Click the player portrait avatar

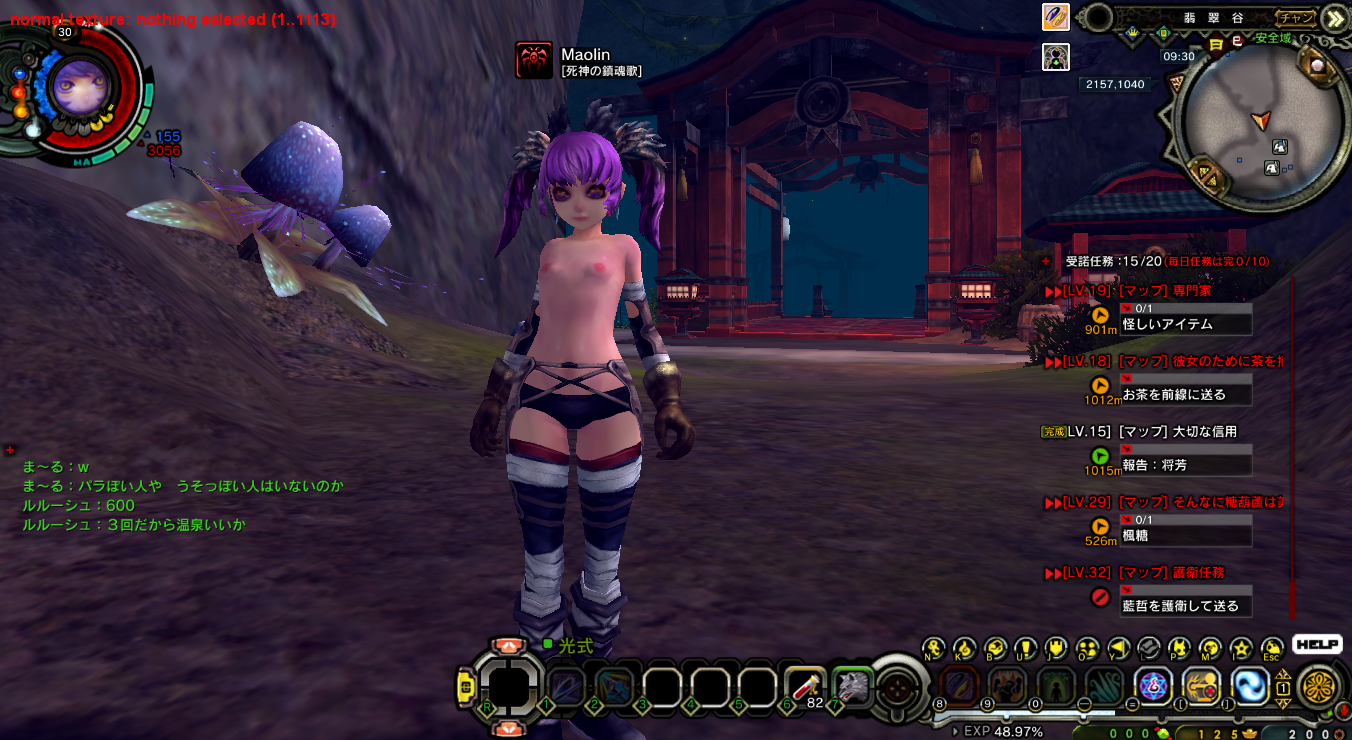point(75,87)
